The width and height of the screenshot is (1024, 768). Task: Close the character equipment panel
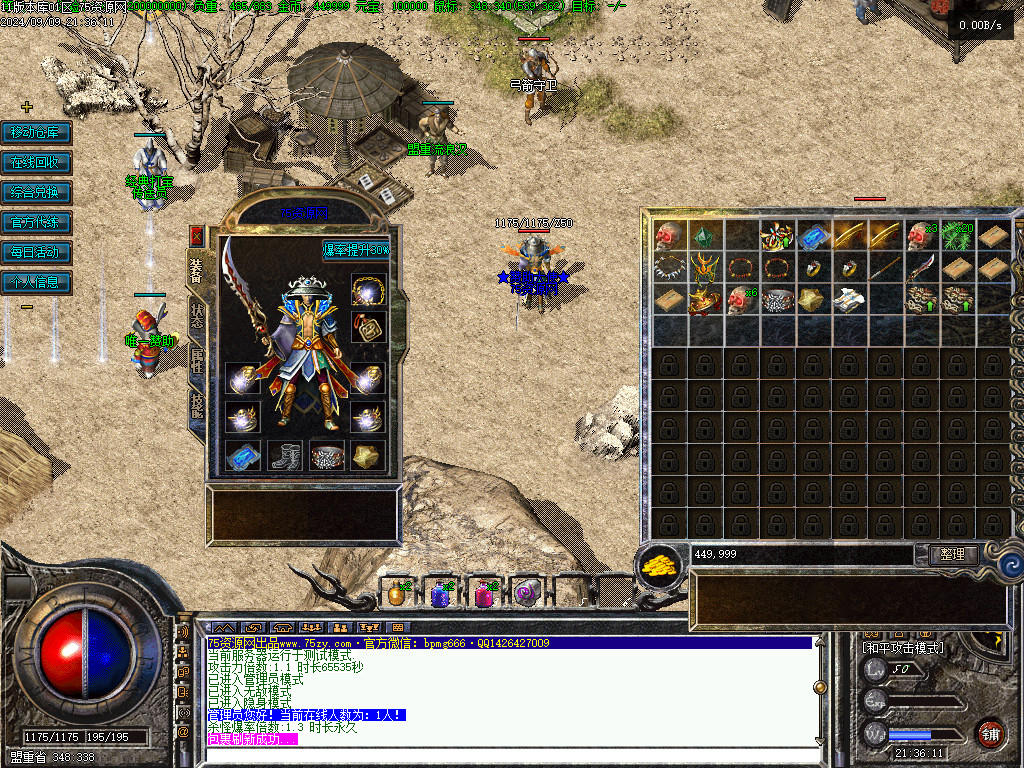point(197,236)
